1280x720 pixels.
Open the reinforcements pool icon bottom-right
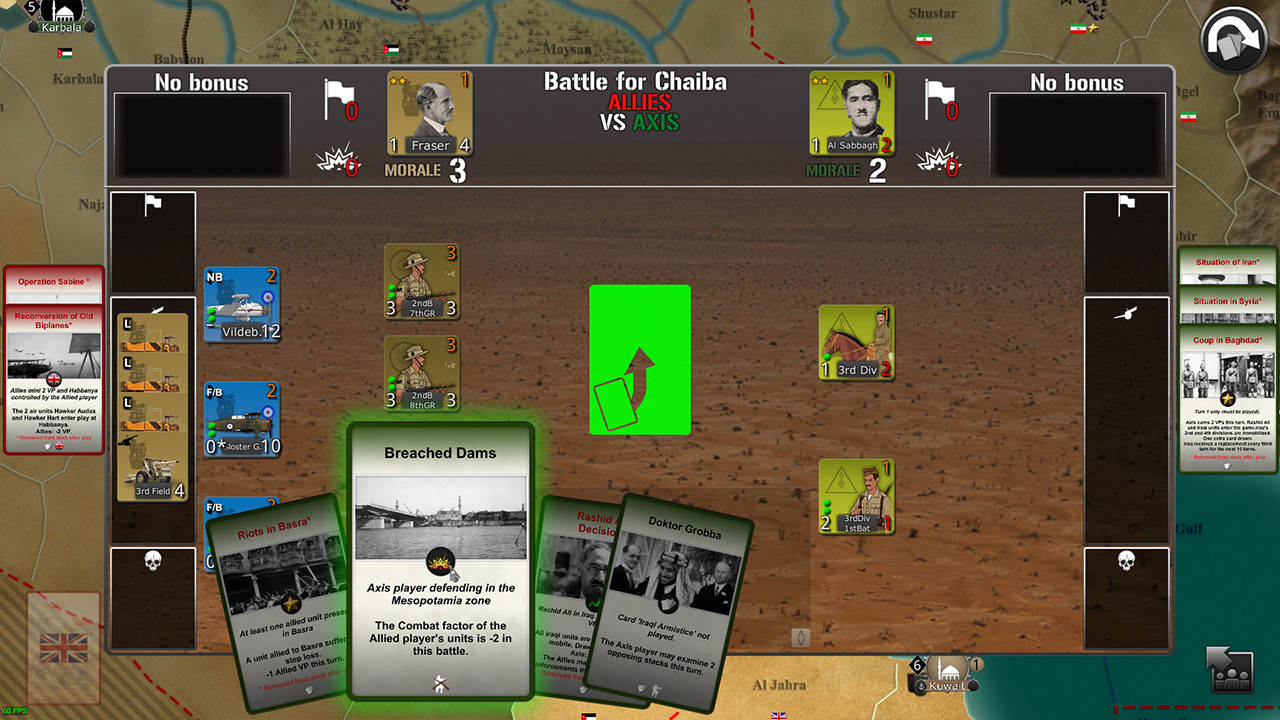(x=1231, y=672)
